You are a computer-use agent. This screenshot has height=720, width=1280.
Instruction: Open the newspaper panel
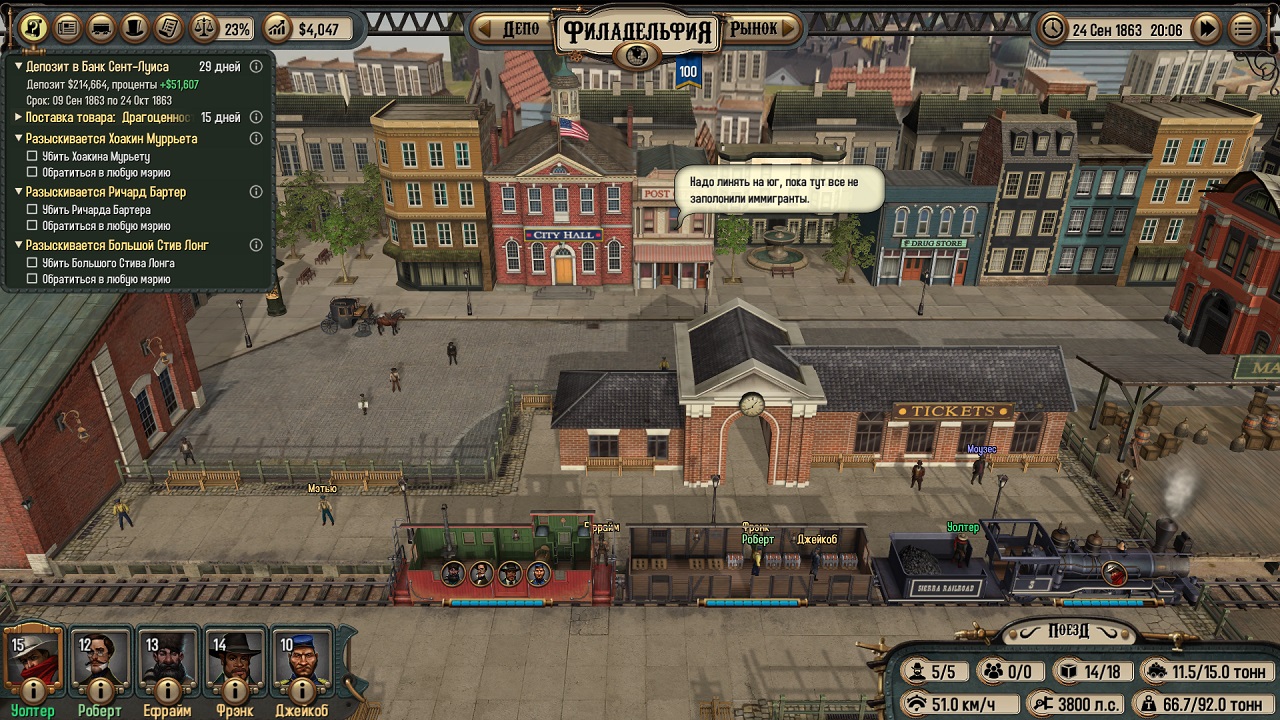pos(67,28)
